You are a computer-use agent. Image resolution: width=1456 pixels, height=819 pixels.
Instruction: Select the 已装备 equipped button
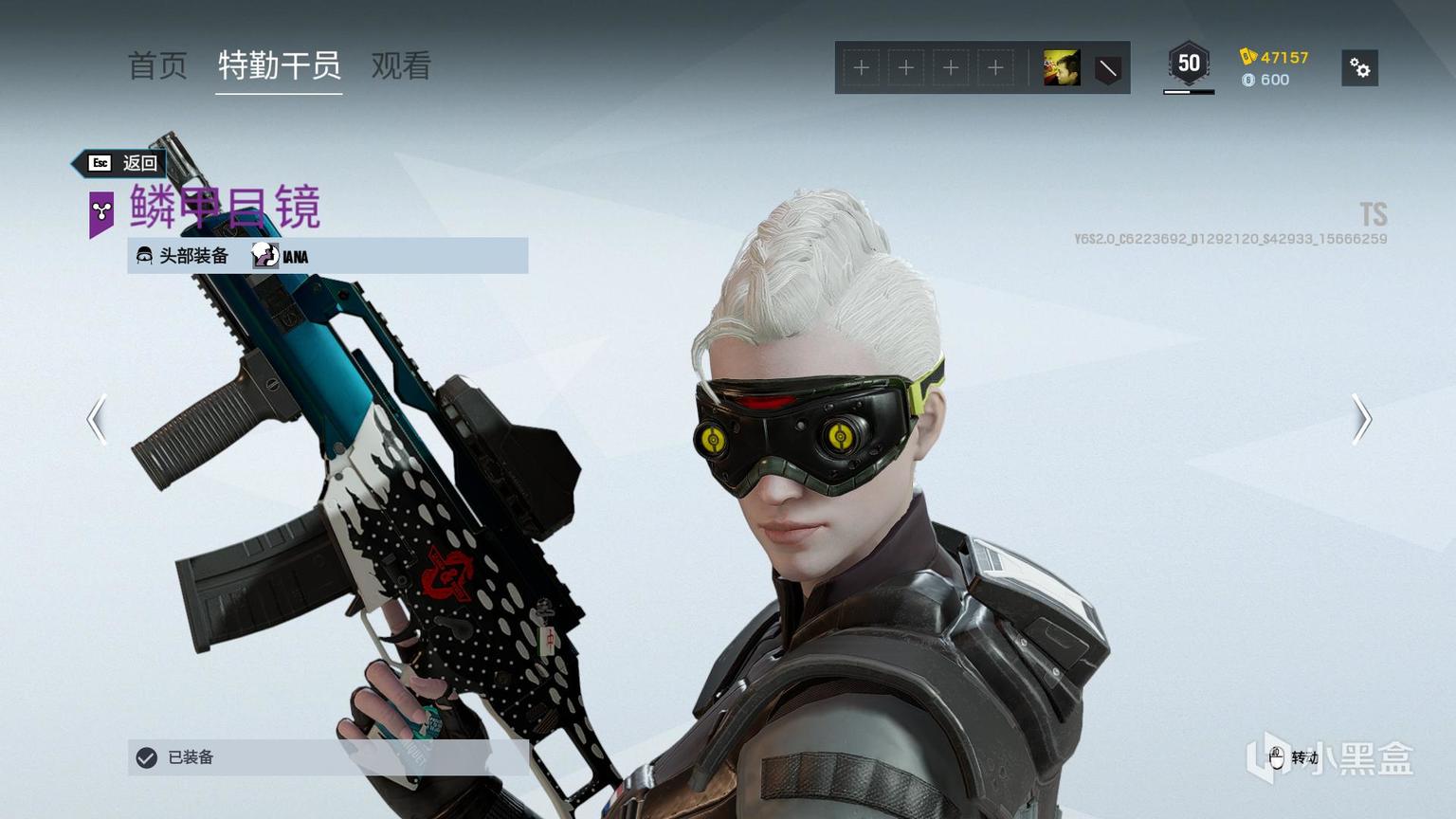(x=328, y=757)
